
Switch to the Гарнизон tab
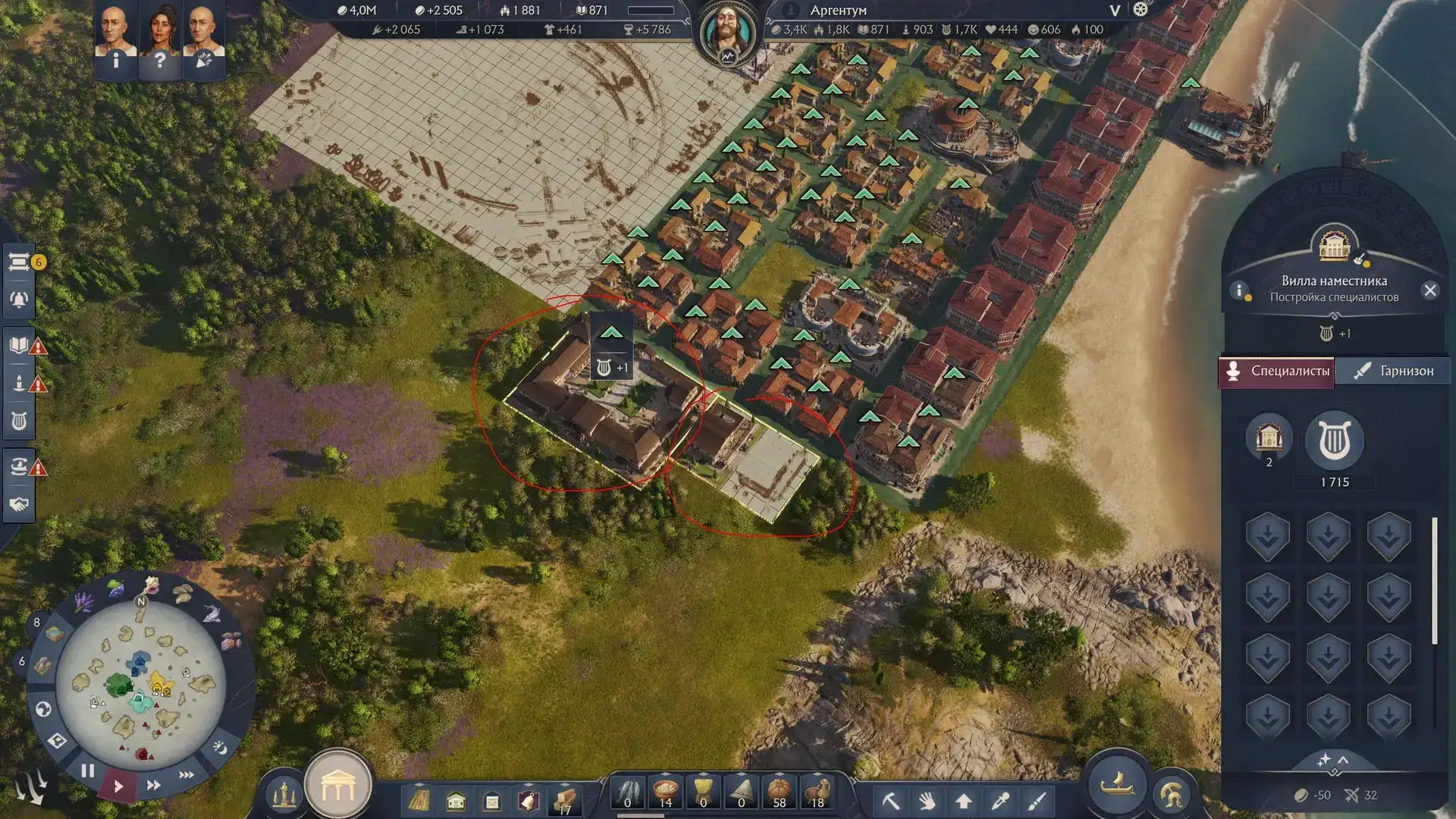coord(1394,371)
